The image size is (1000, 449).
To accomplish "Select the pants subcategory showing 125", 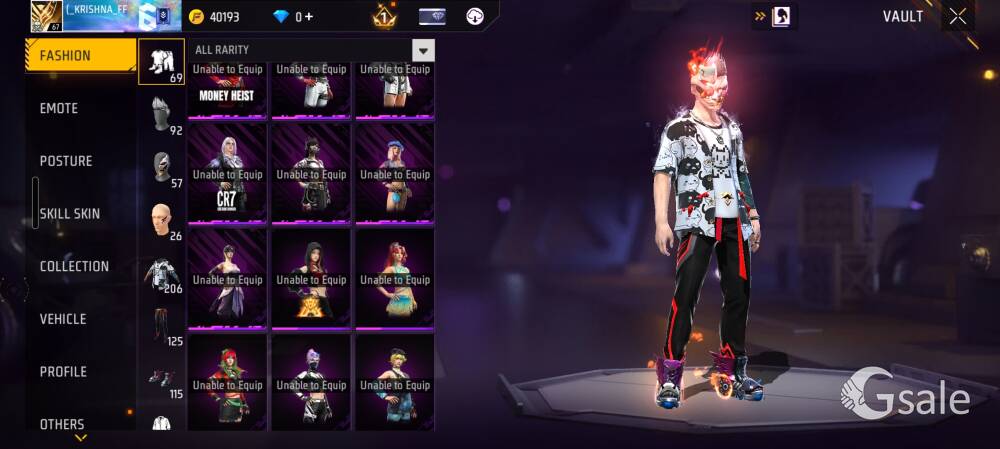I will pyautogui.click(x=161, y=326).
